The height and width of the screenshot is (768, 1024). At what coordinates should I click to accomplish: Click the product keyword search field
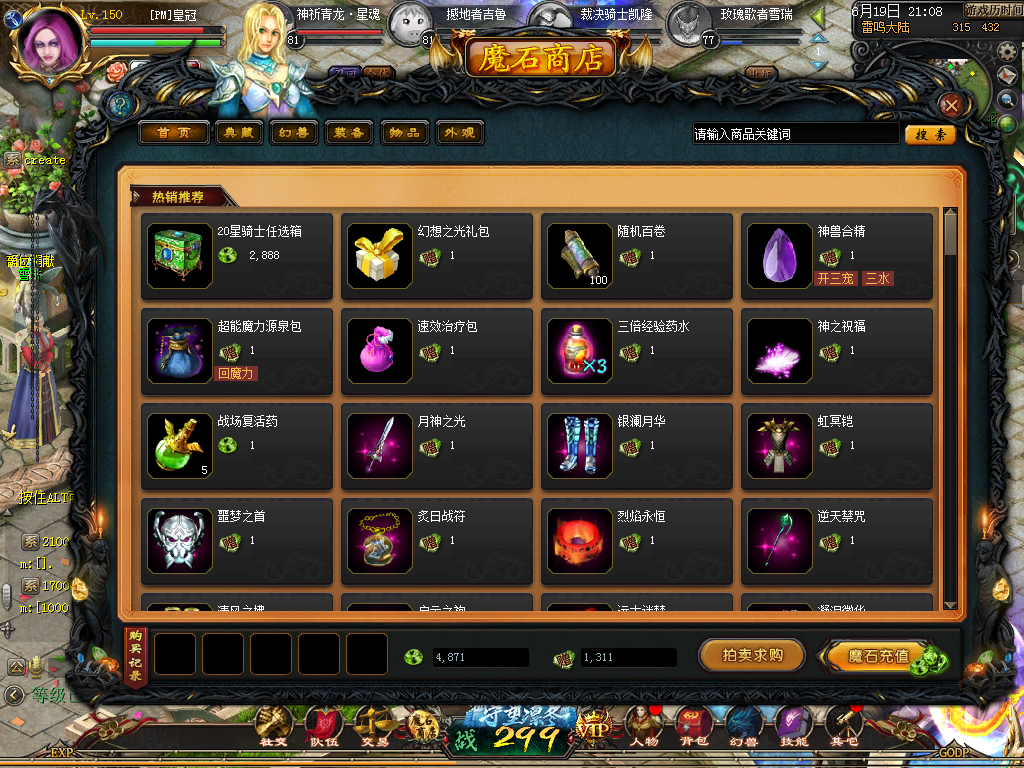point(795,134)
